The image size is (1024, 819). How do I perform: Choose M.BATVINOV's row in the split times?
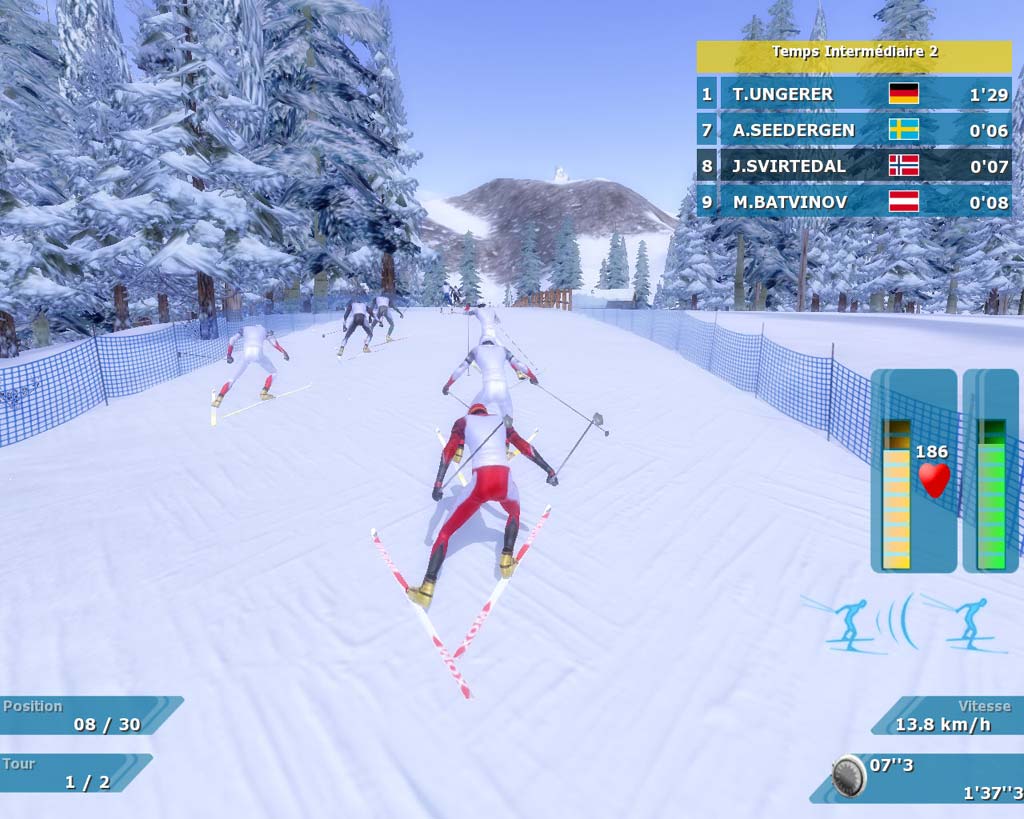tap(854, 202)
